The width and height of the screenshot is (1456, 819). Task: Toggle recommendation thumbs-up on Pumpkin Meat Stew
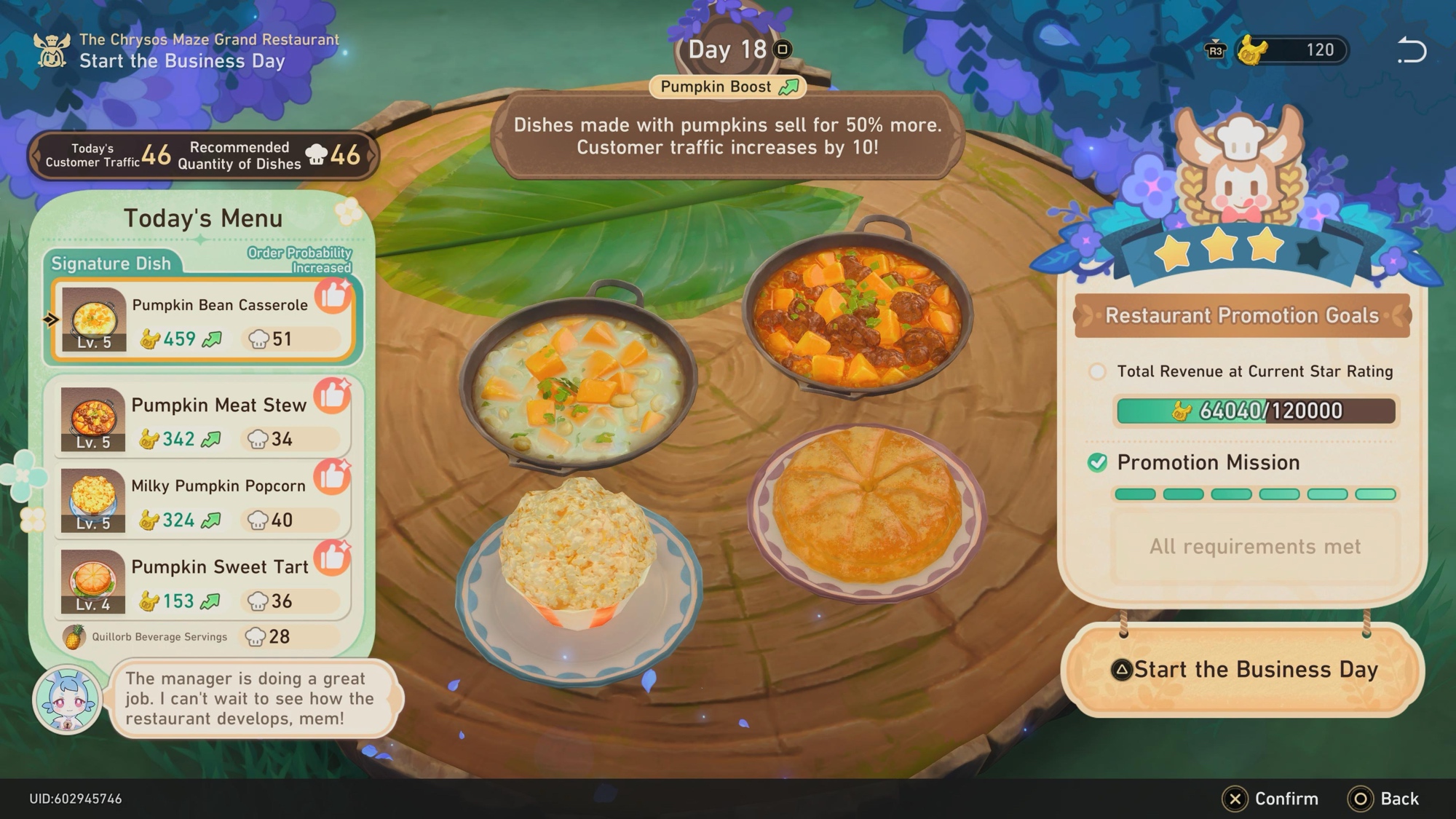[333, 395]
